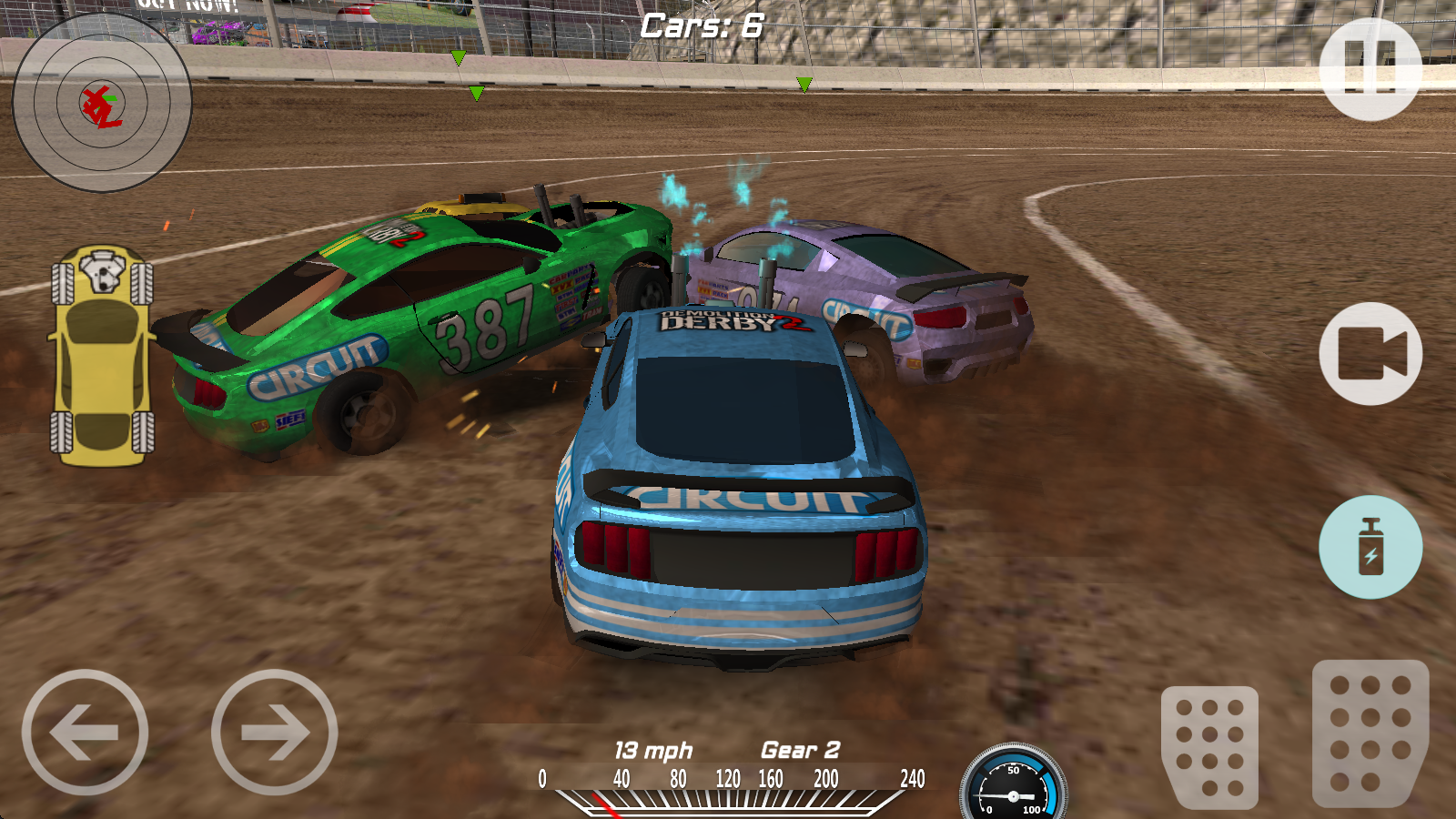Tap the Cars: 6 counter
The height and width of the screenshot is (819, 1456).
tap(701, 25)
